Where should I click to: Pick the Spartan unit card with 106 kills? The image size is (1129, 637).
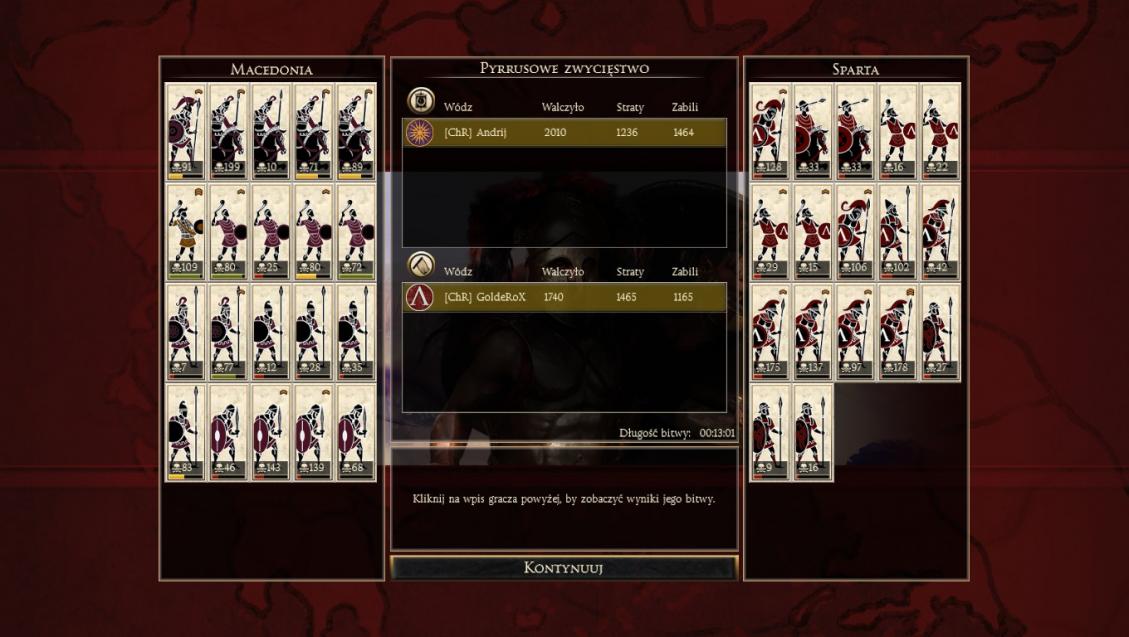pyautogui.click(x=855, y=231)
